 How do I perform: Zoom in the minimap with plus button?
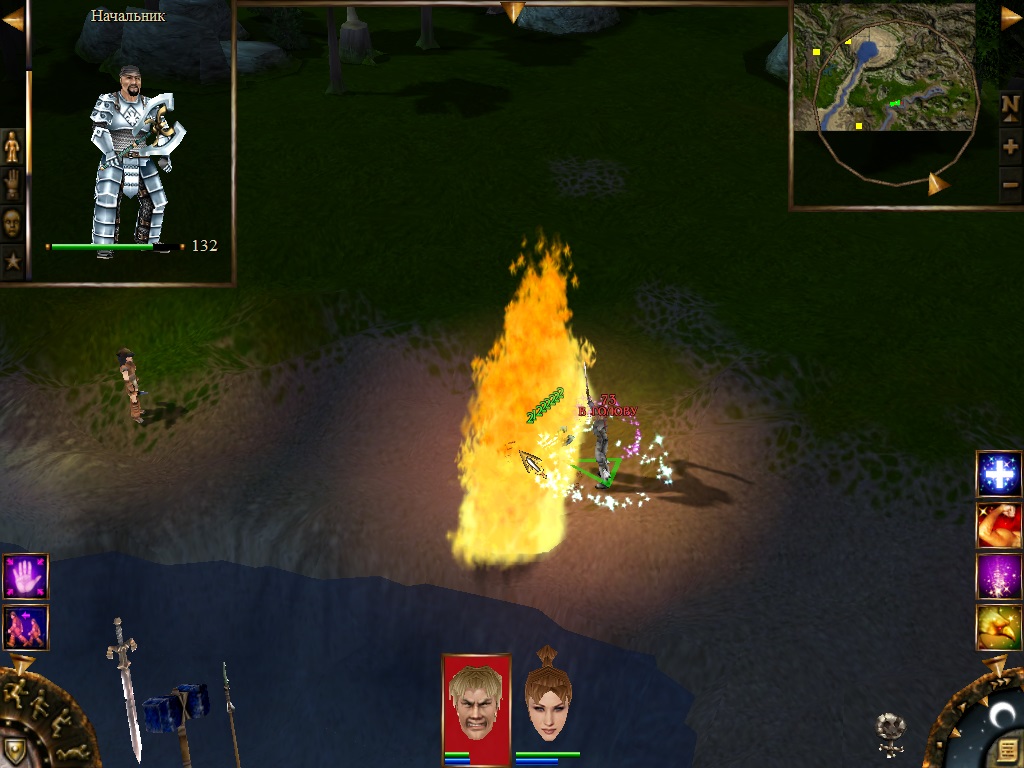click(1010, 147)
